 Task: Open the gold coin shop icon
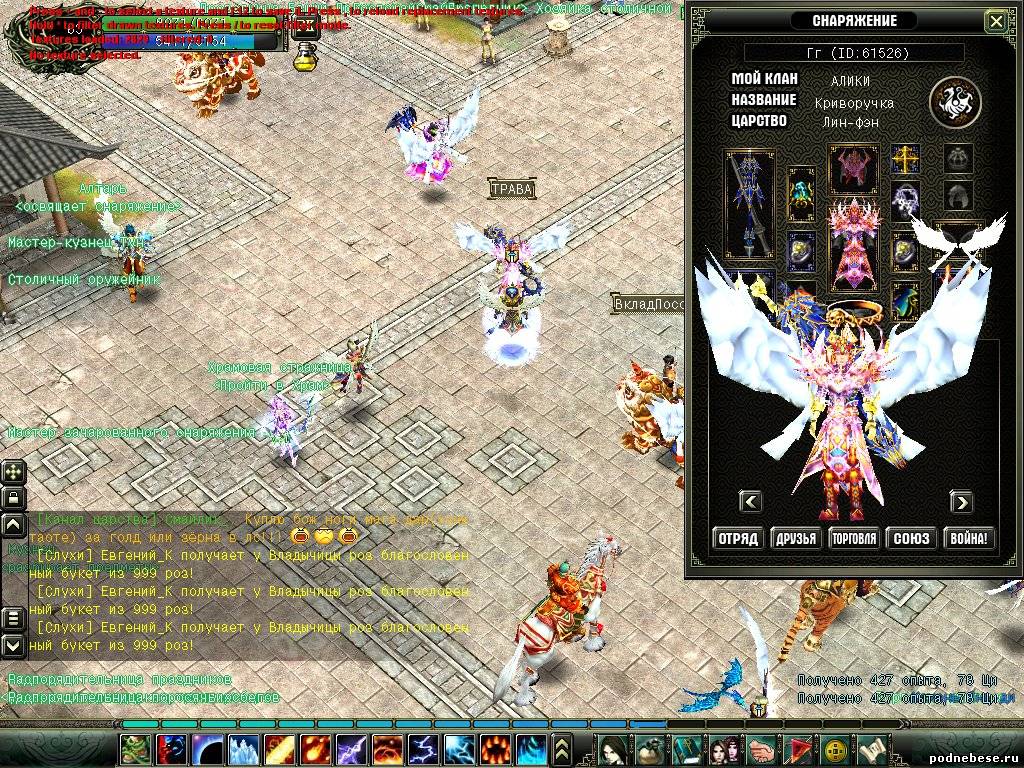point(833,749)
